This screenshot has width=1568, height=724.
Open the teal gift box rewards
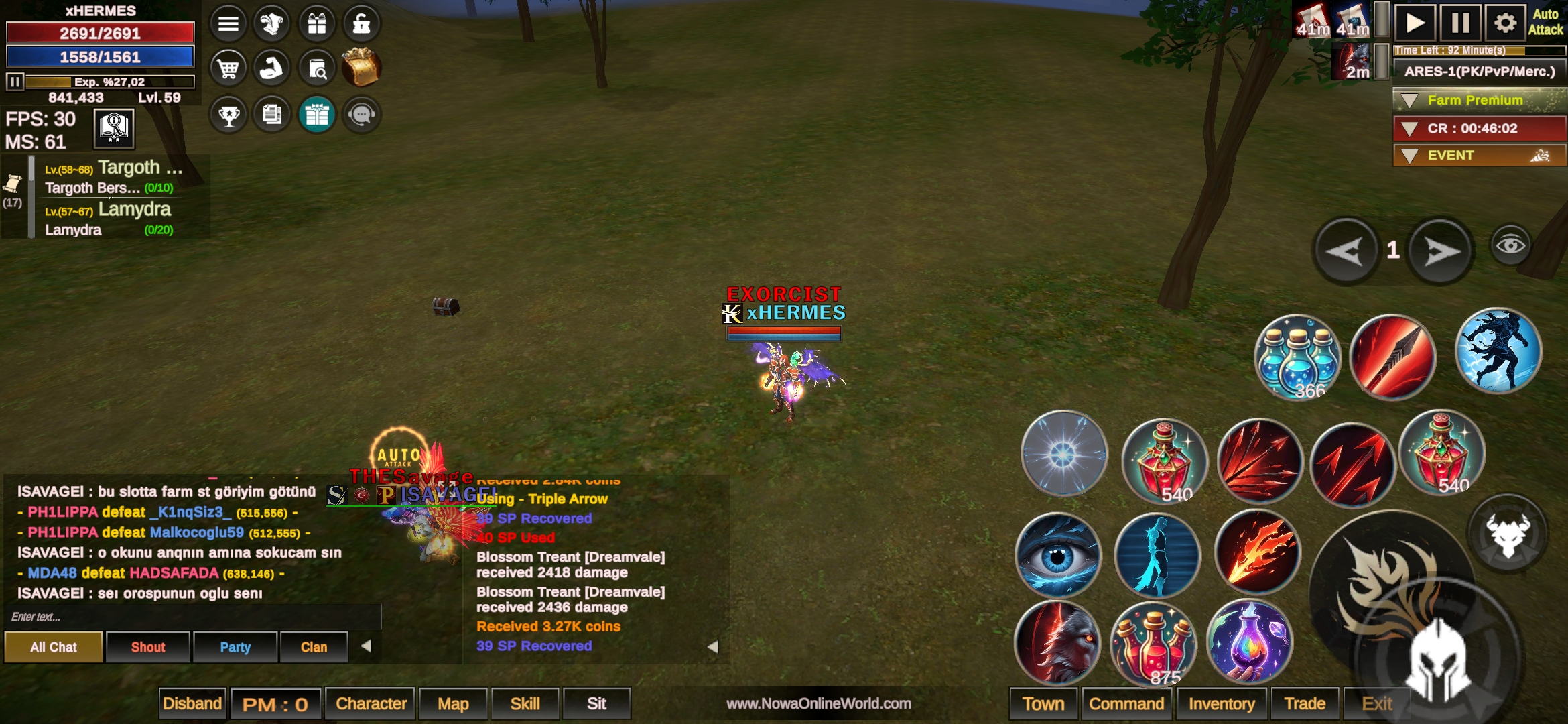coord(317,115)
